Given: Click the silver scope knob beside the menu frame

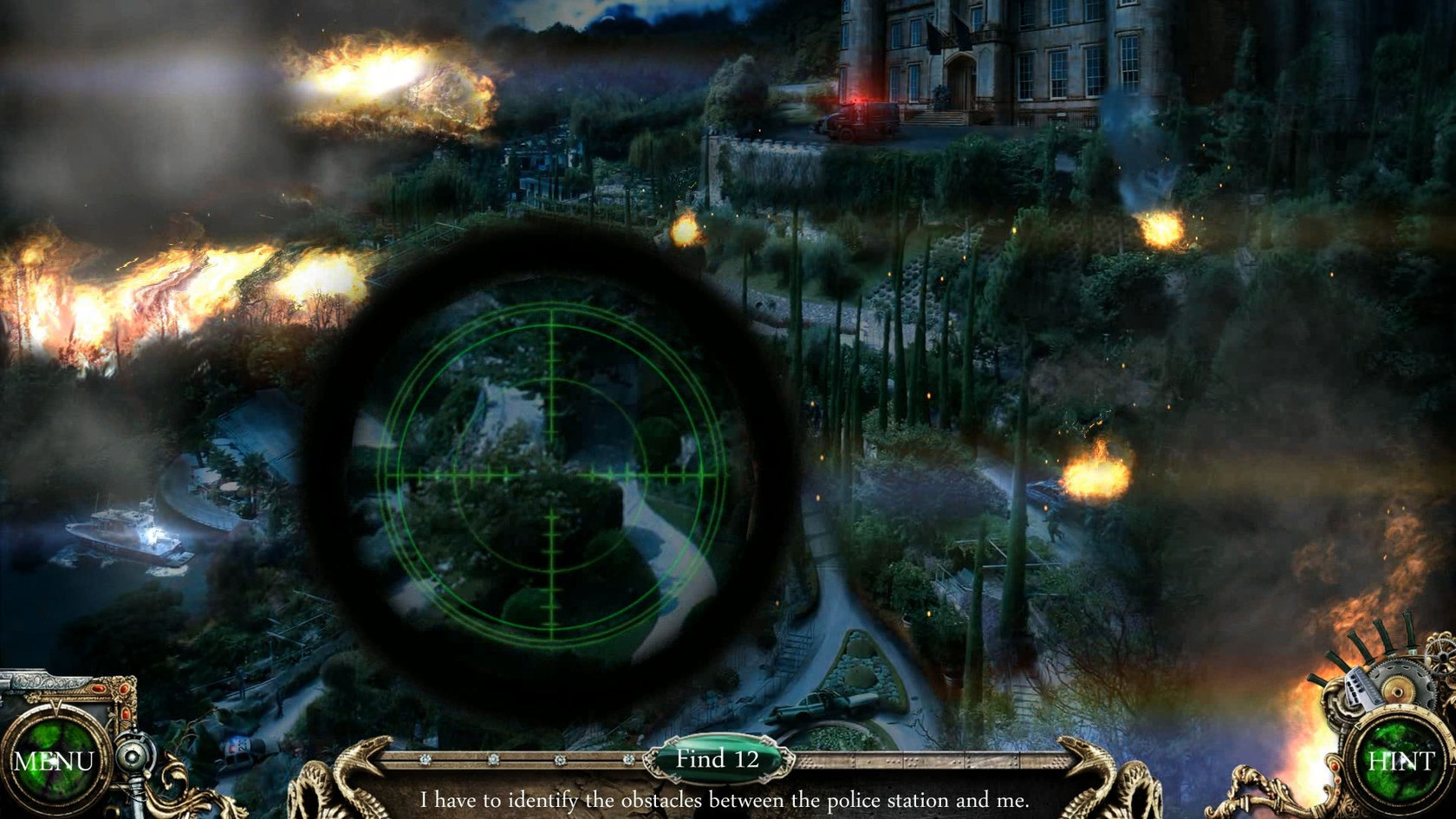Looking at the screenshot, I should coord(134,757).
